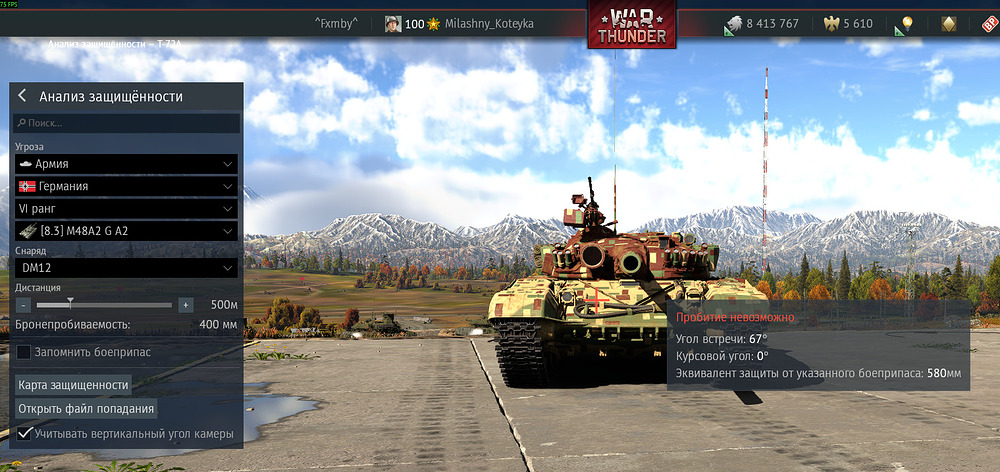
Task: Go back from the Анализ защищённости panel
Action: (22, 97)
